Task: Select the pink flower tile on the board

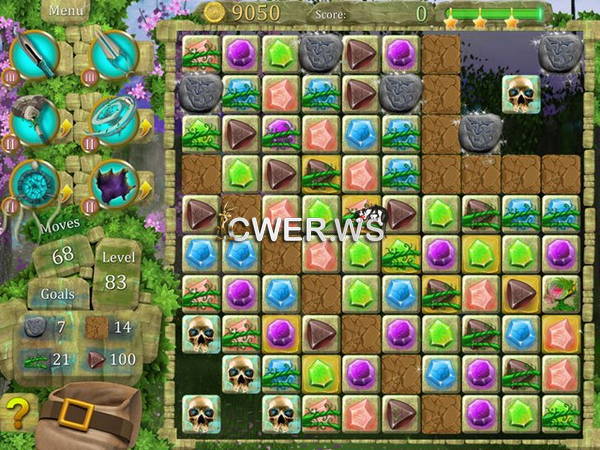Action: point(560,293)
